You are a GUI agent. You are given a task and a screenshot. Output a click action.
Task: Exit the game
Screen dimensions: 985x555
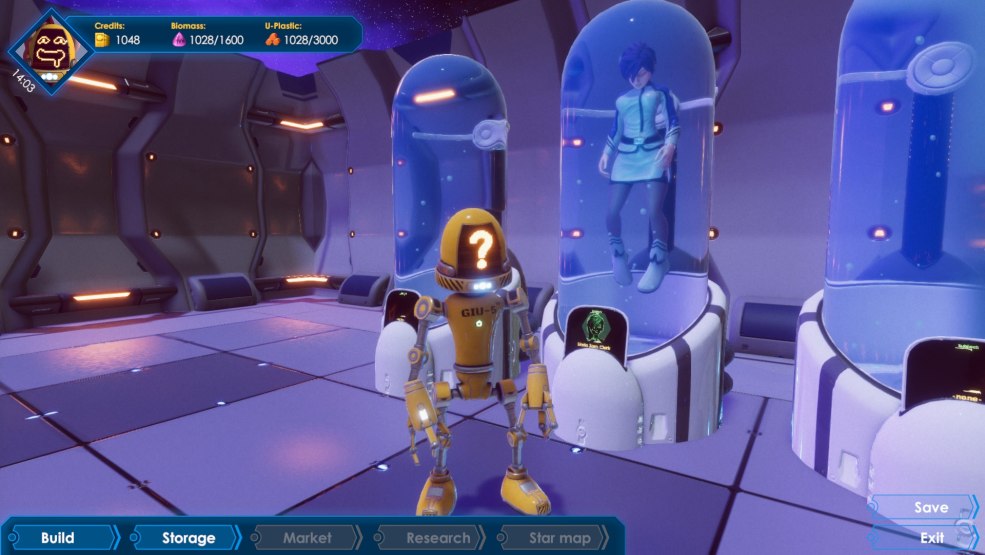click(929, 538)
